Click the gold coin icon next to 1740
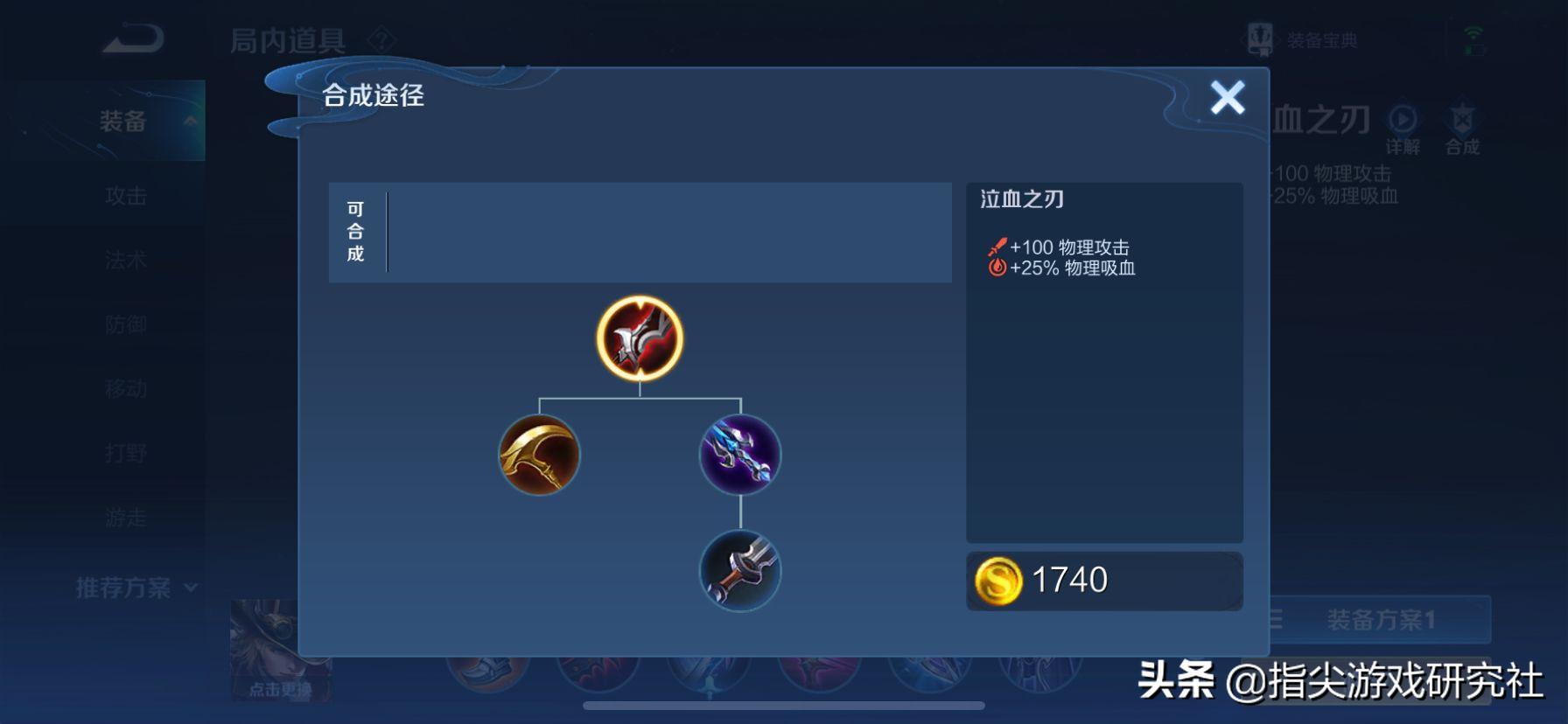Viewport: 1568px width, 724px height. click(x=998, y=580)
